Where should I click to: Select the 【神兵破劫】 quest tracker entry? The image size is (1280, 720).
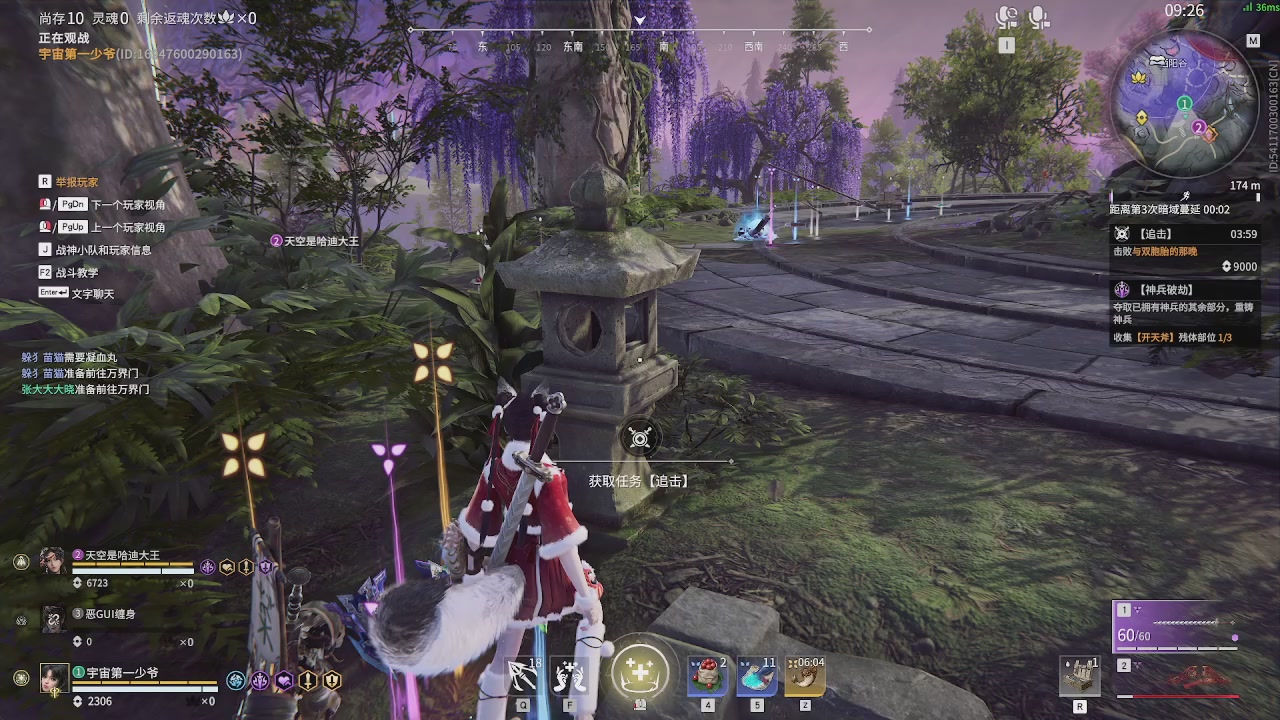point(1185,289)
